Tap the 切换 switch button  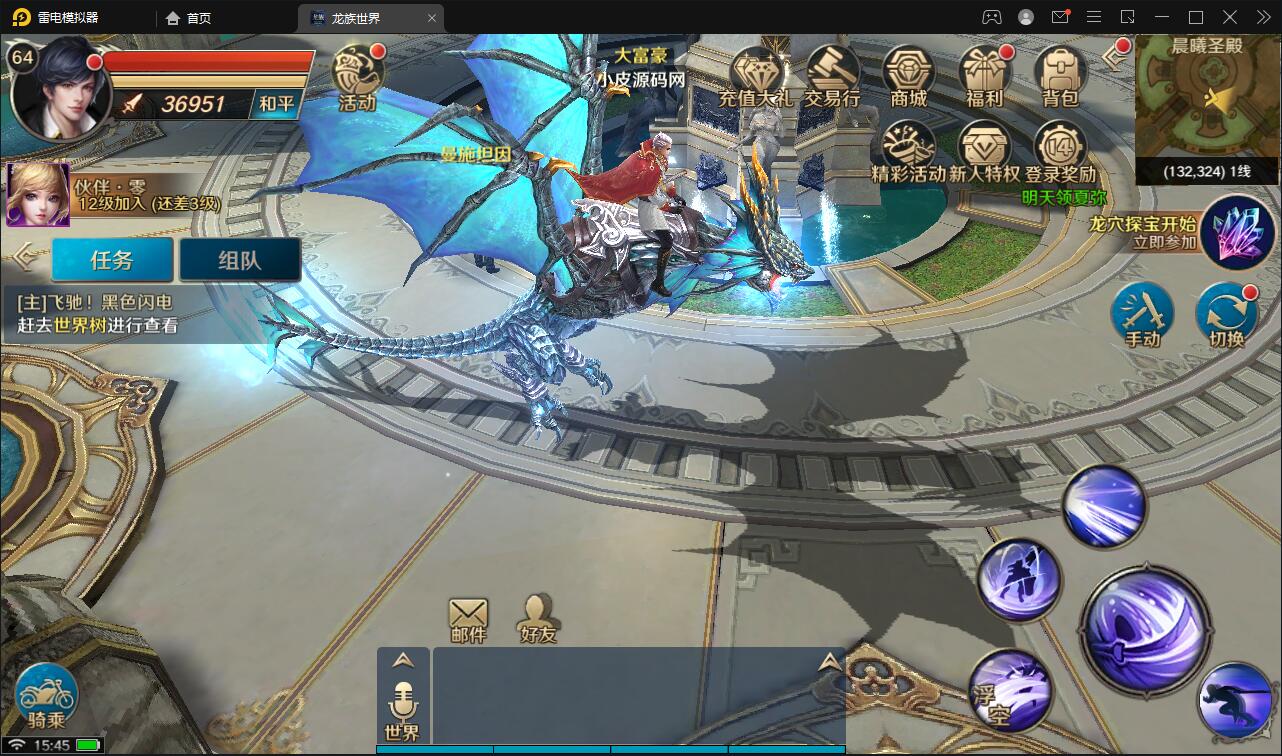(1226, 314)
